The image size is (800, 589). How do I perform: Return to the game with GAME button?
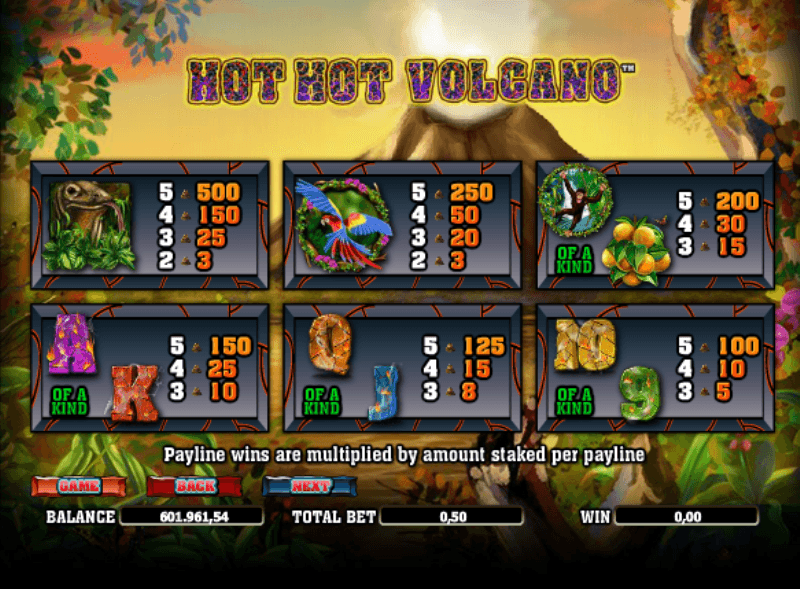point(79,486)
